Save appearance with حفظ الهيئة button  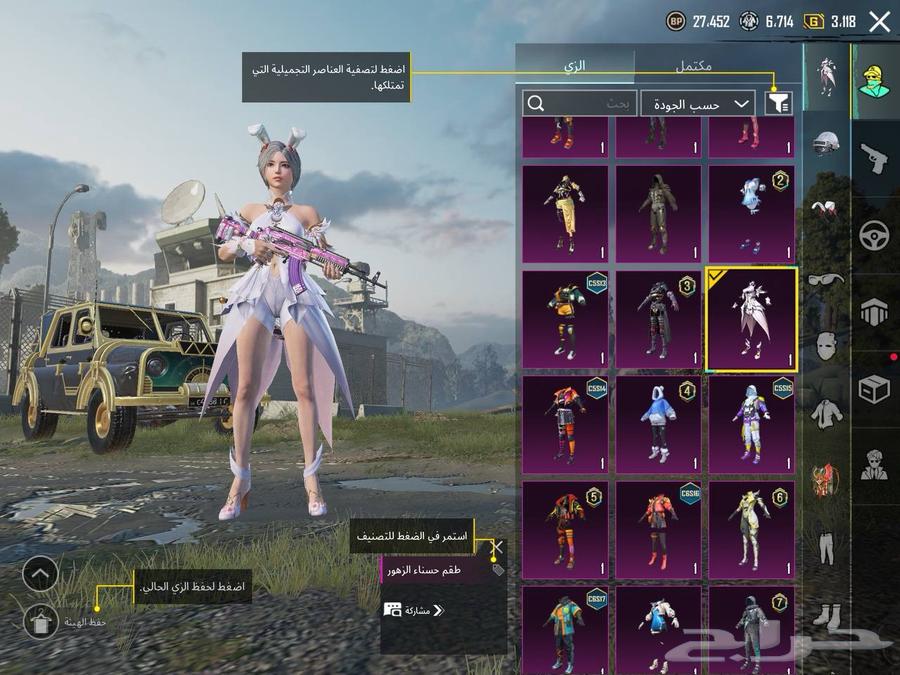tap(41, 621)
